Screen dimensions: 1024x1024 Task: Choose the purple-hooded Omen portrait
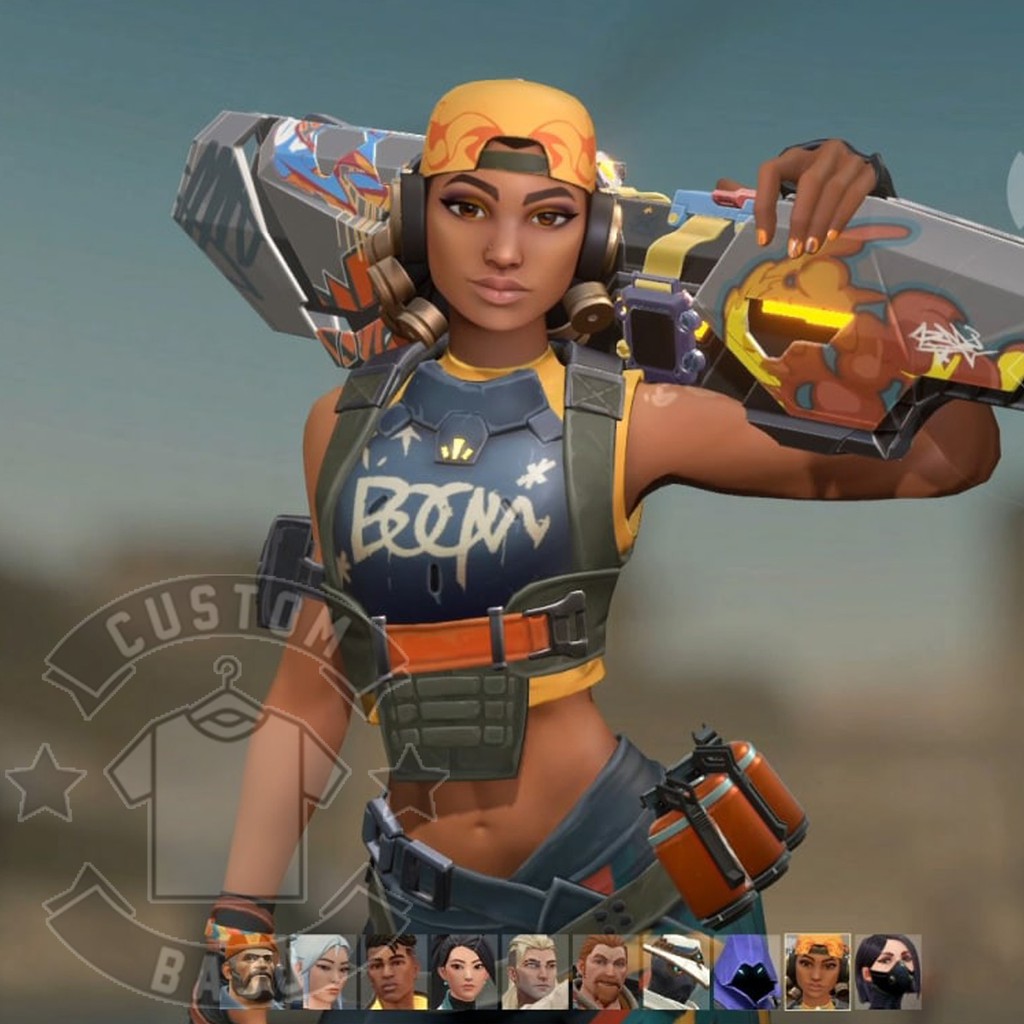tap(747, 972)
